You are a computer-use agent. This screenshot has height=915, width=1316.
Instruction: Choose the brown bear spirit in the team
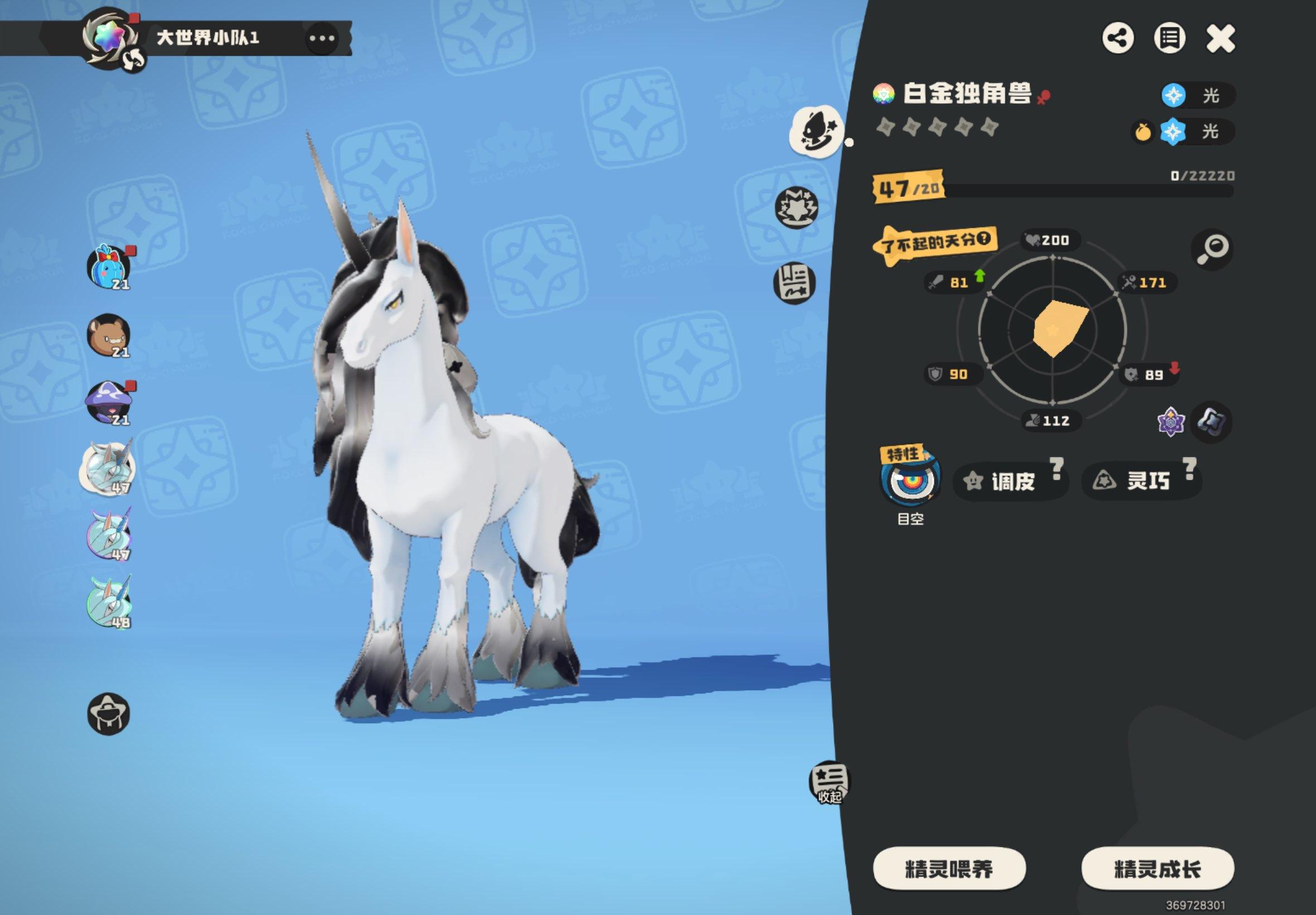(x=109, y=335)
